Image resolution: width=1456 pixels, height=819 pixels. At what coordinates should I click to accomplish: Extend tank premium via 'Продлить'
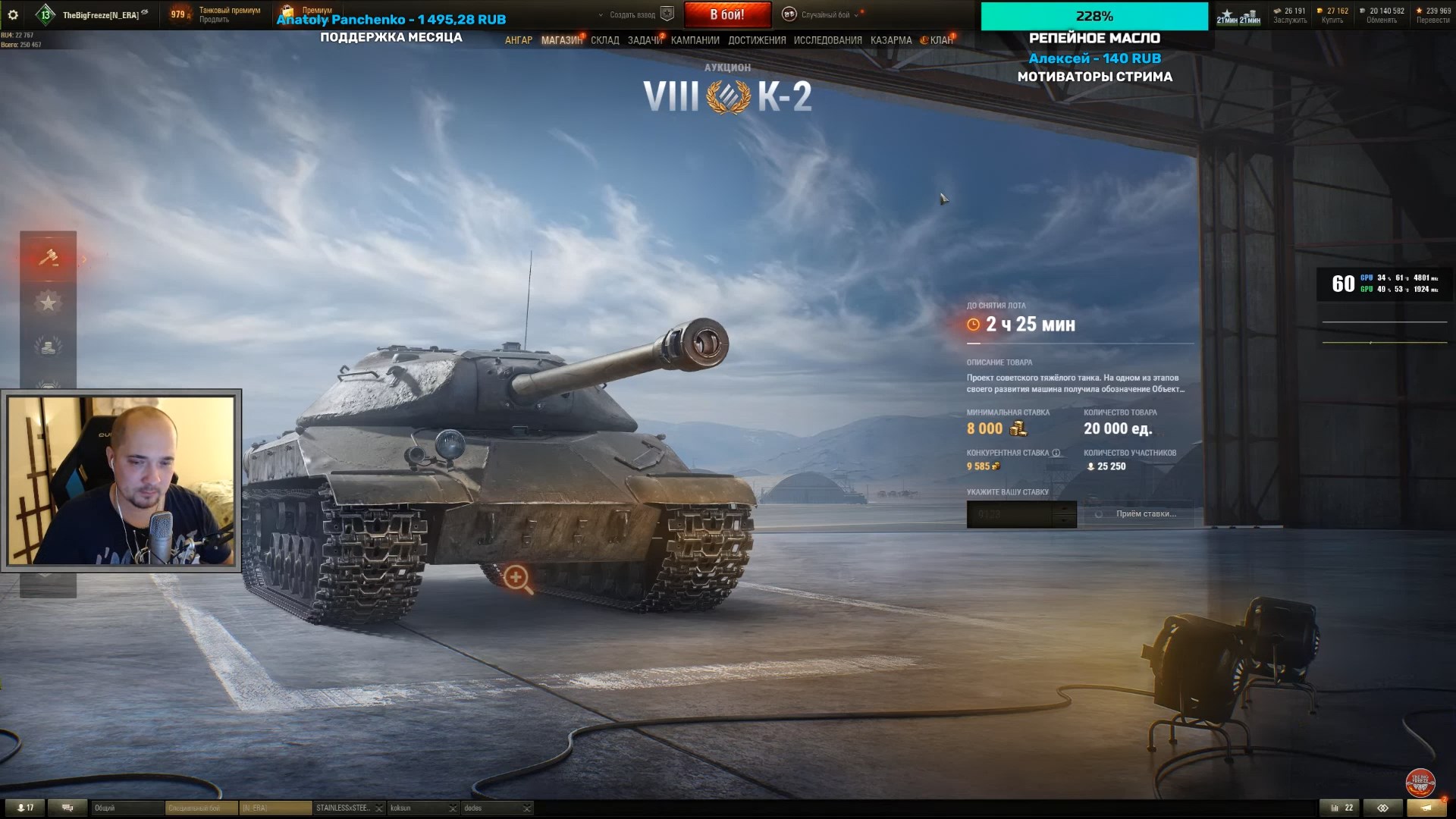(214, 20)
